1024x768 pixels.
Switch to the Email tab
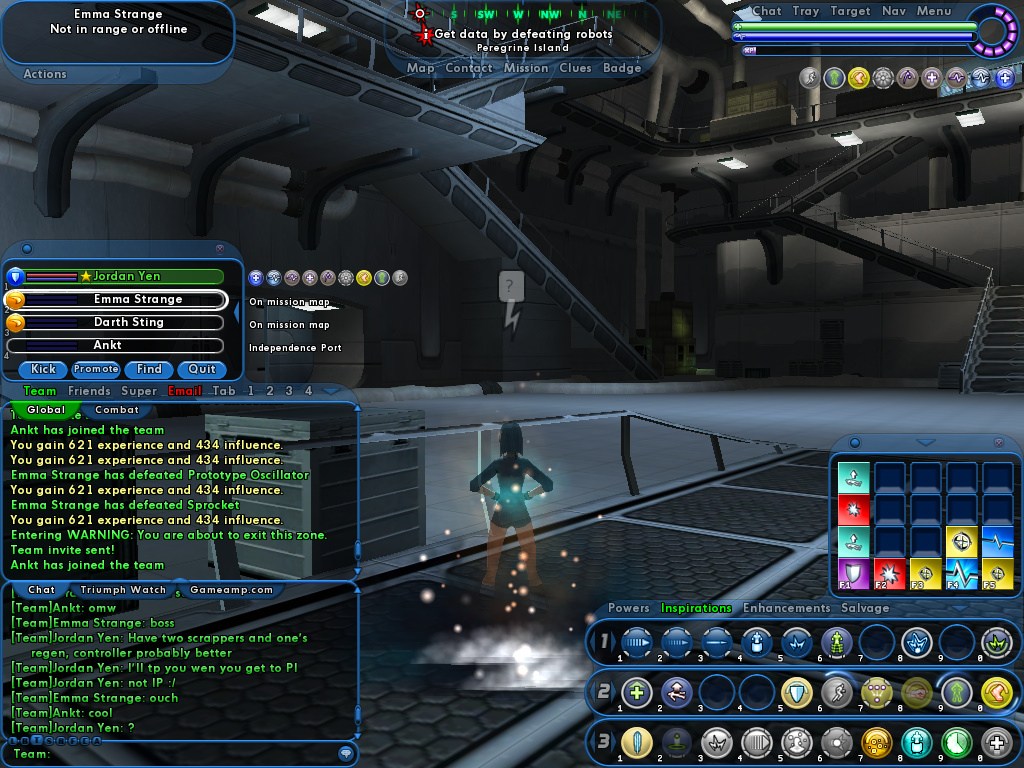click(x=185, y=391)
